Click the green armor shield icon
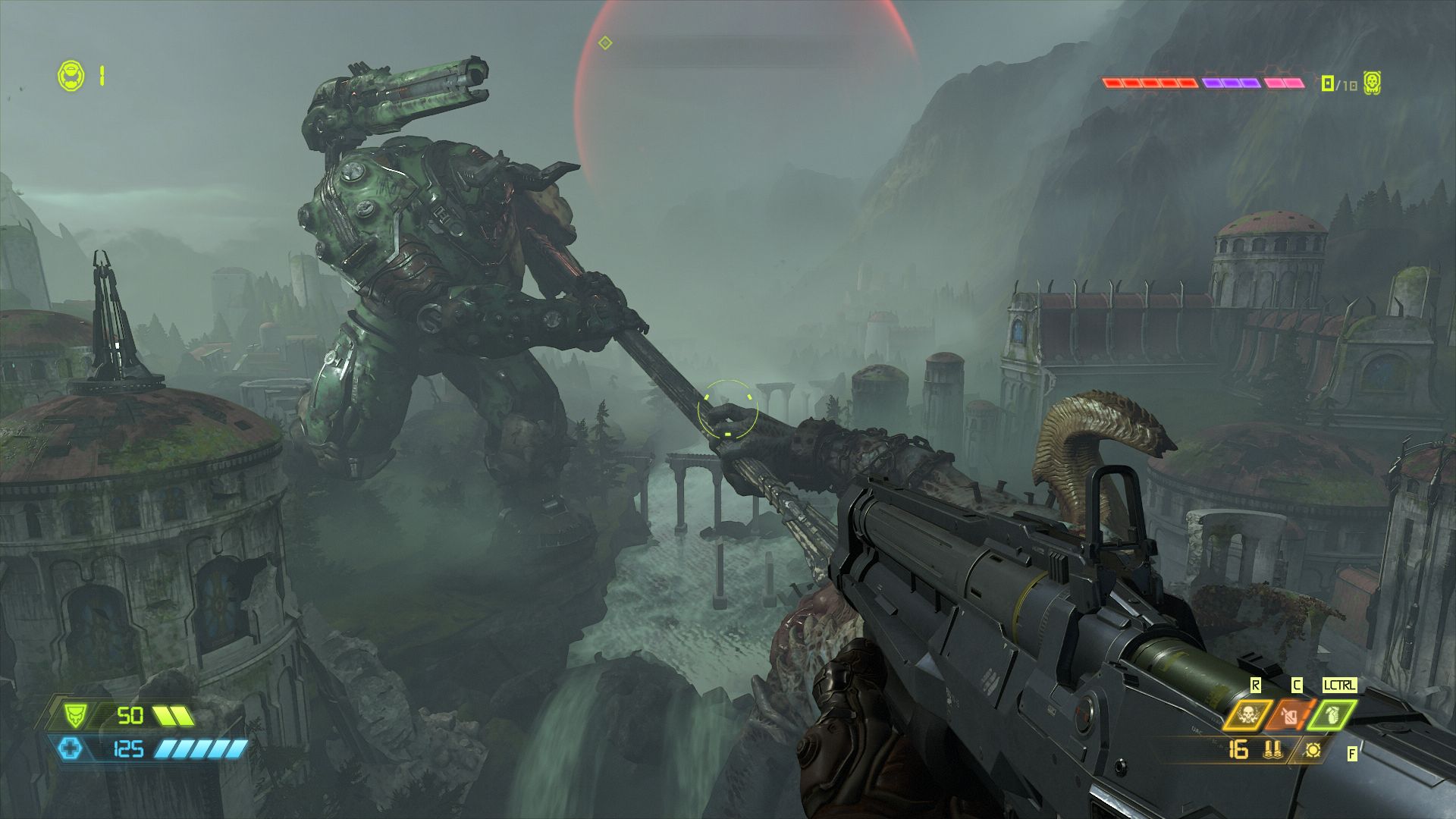Image resolution: width=1456 pixels, height=819 pixels. coord(74,714)
